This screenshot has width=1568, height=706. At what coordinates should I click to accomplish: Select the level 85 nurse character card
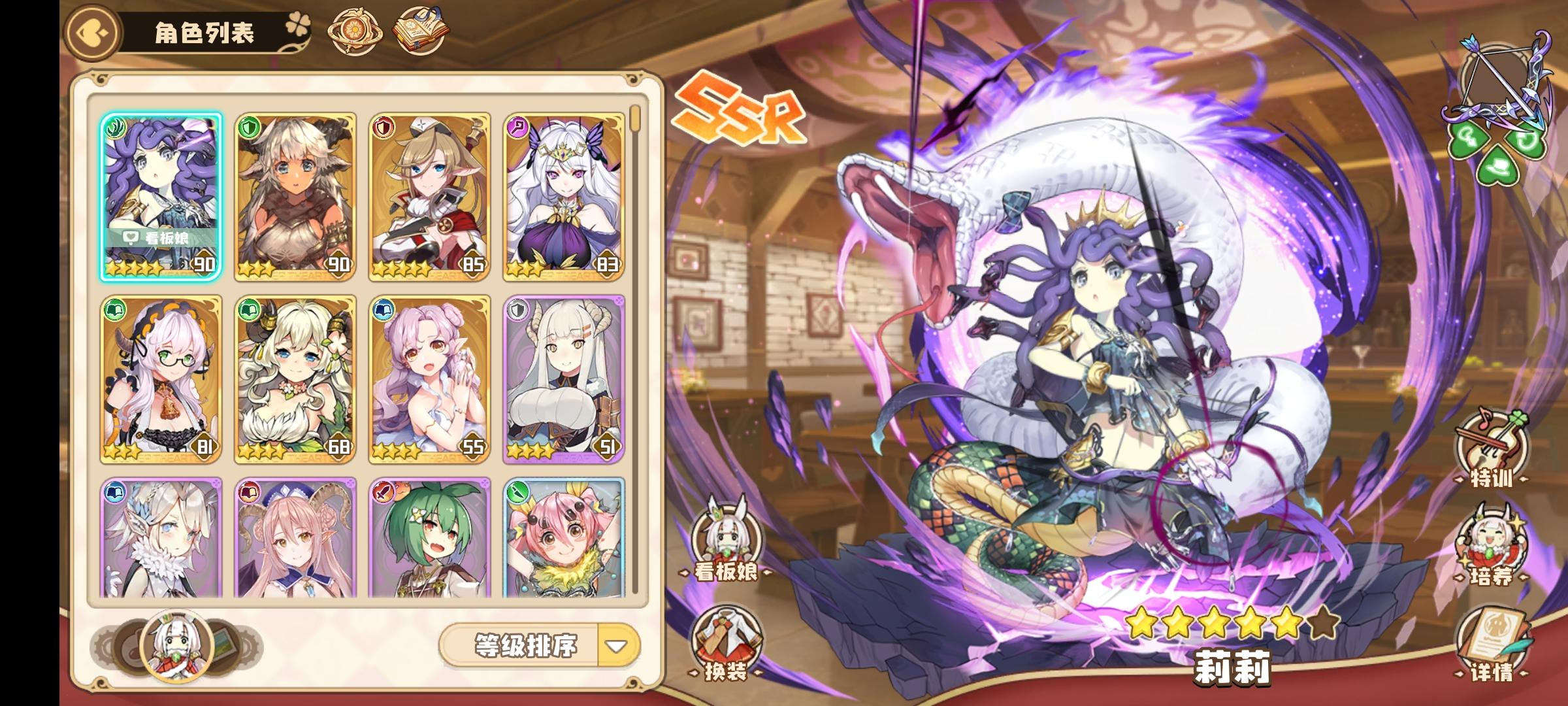[x=431, y=196]
